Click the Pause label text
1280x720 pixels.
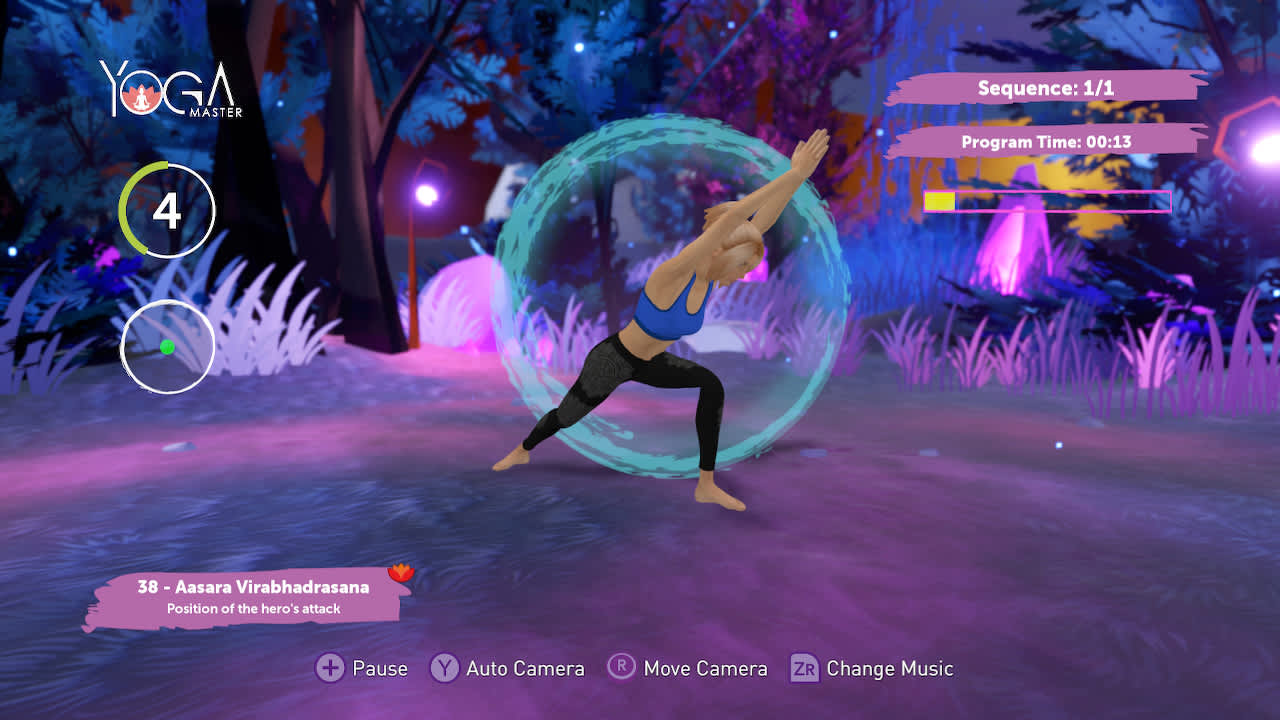378,668
